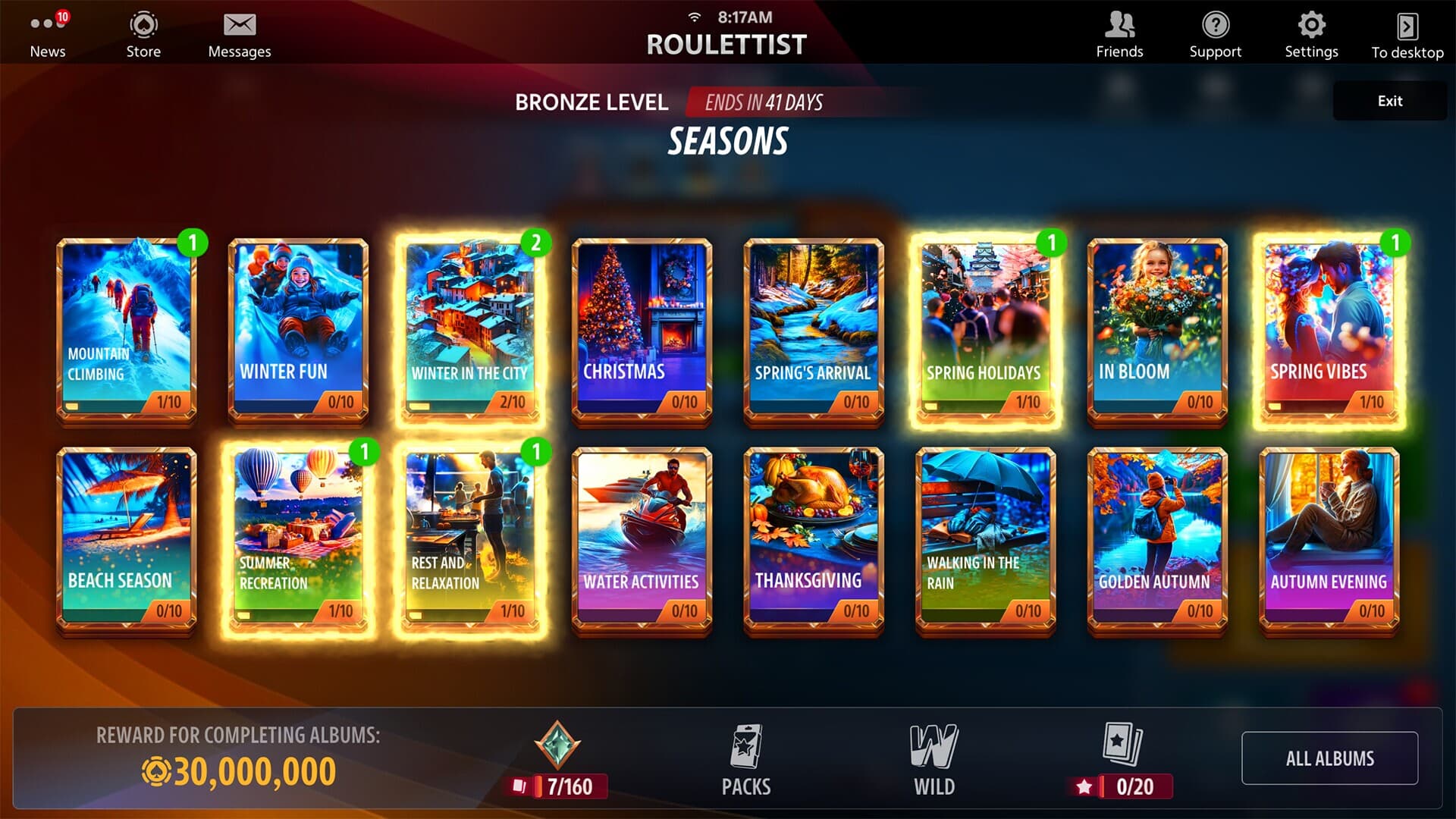Viewport: 1456px width, 819px height.
Task: Open the Store icon
Action: (142, 24)
